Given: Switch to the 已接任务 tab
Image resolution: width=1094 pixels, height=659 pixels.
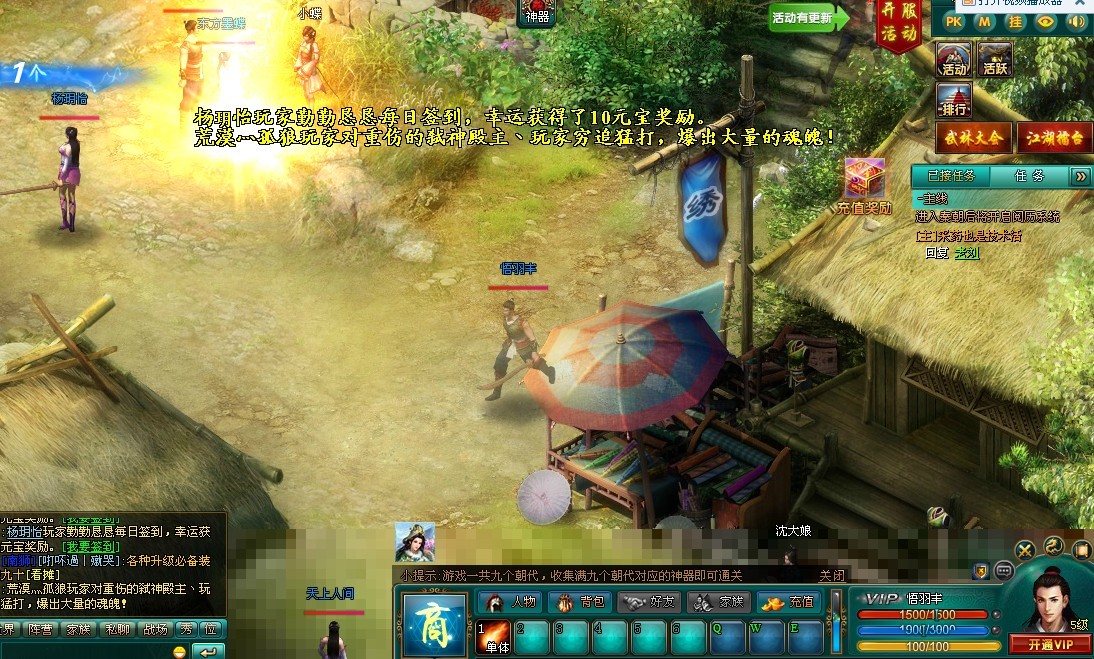Looking at the screenshot, I should pyautogui.click(x=948, y=176).
